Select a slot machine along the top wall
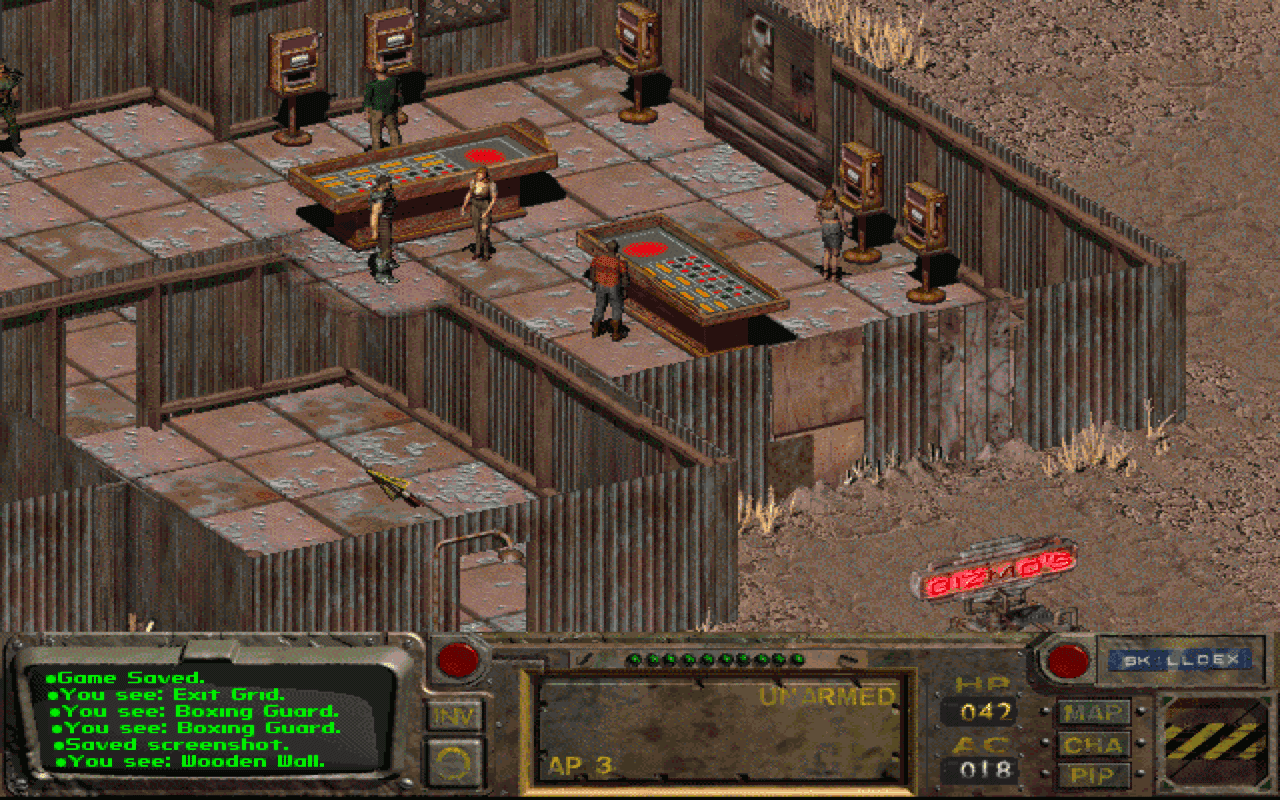The image size is (1280, 800). click(295, 60)
